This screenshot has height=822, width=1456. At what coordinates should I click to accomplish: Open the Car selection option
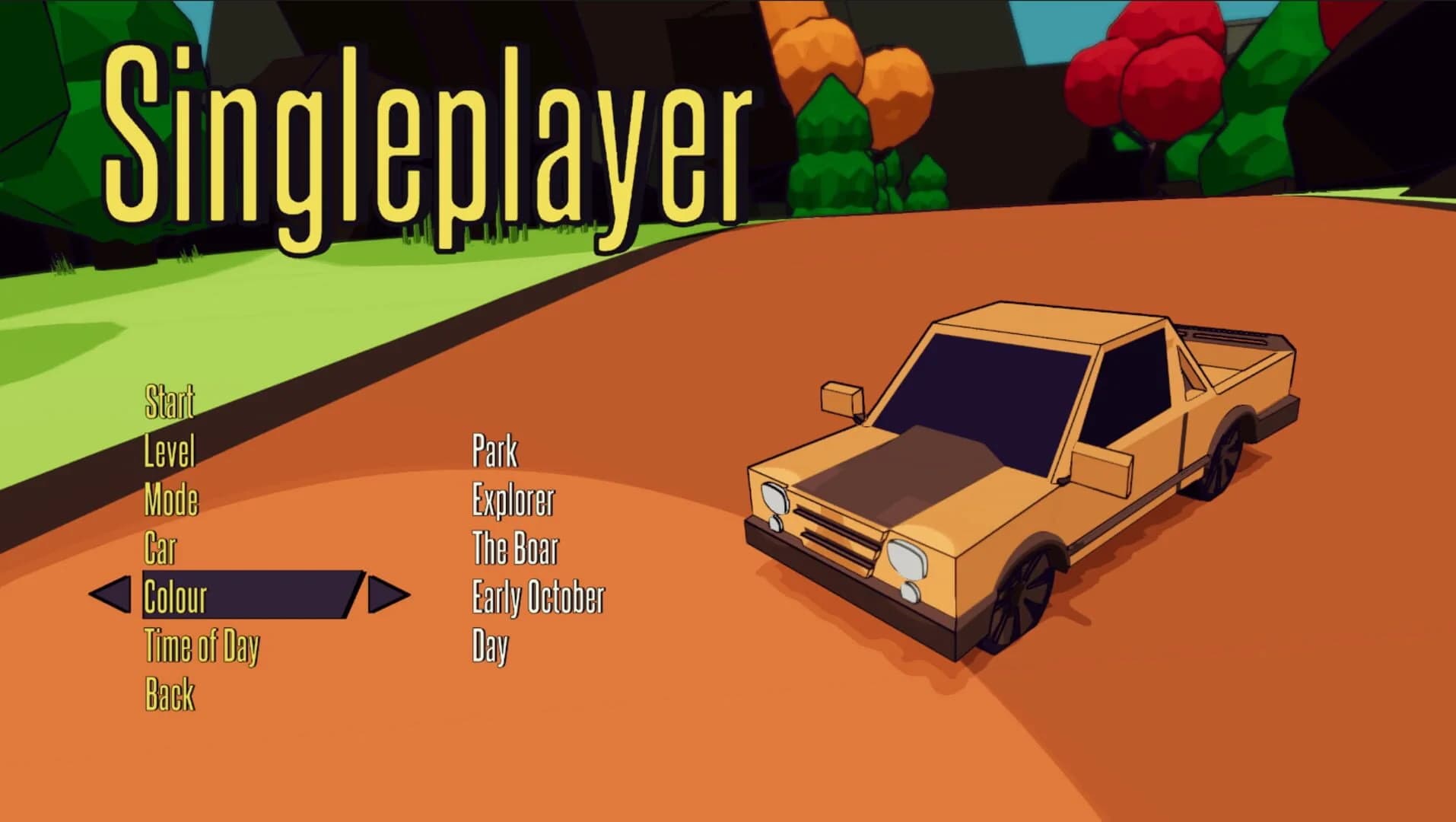pyautogui.click(x=161, y=547)
